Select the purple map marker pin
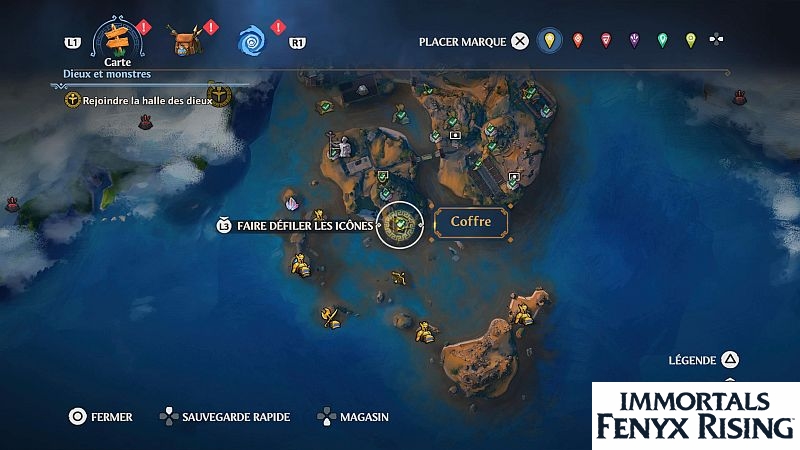Viewport: 800px width, 450px height. click(x=634, y=41)
